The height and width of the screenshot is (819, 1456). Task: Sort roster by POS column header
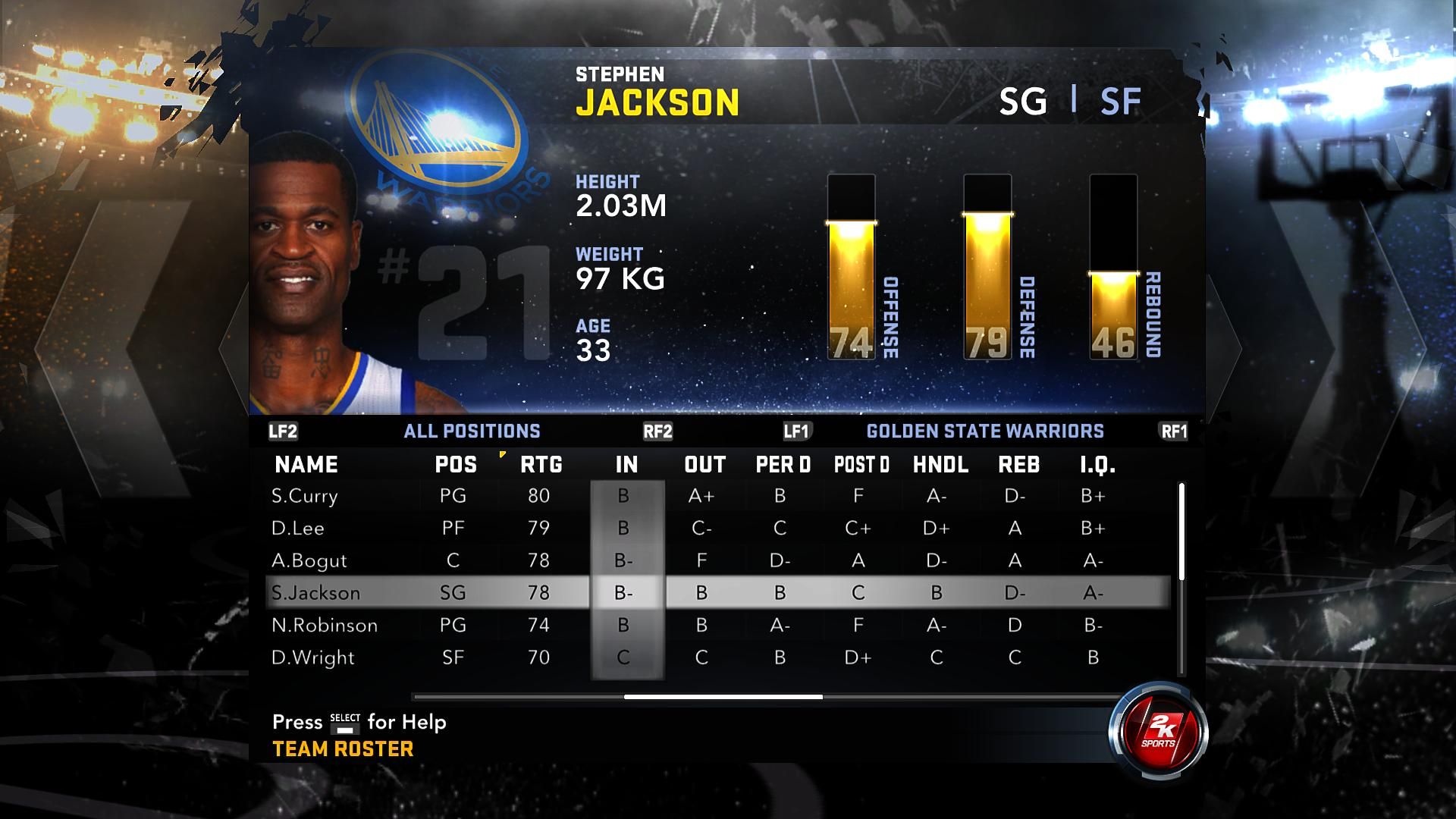pyautogui.click(x=456, y=465)
